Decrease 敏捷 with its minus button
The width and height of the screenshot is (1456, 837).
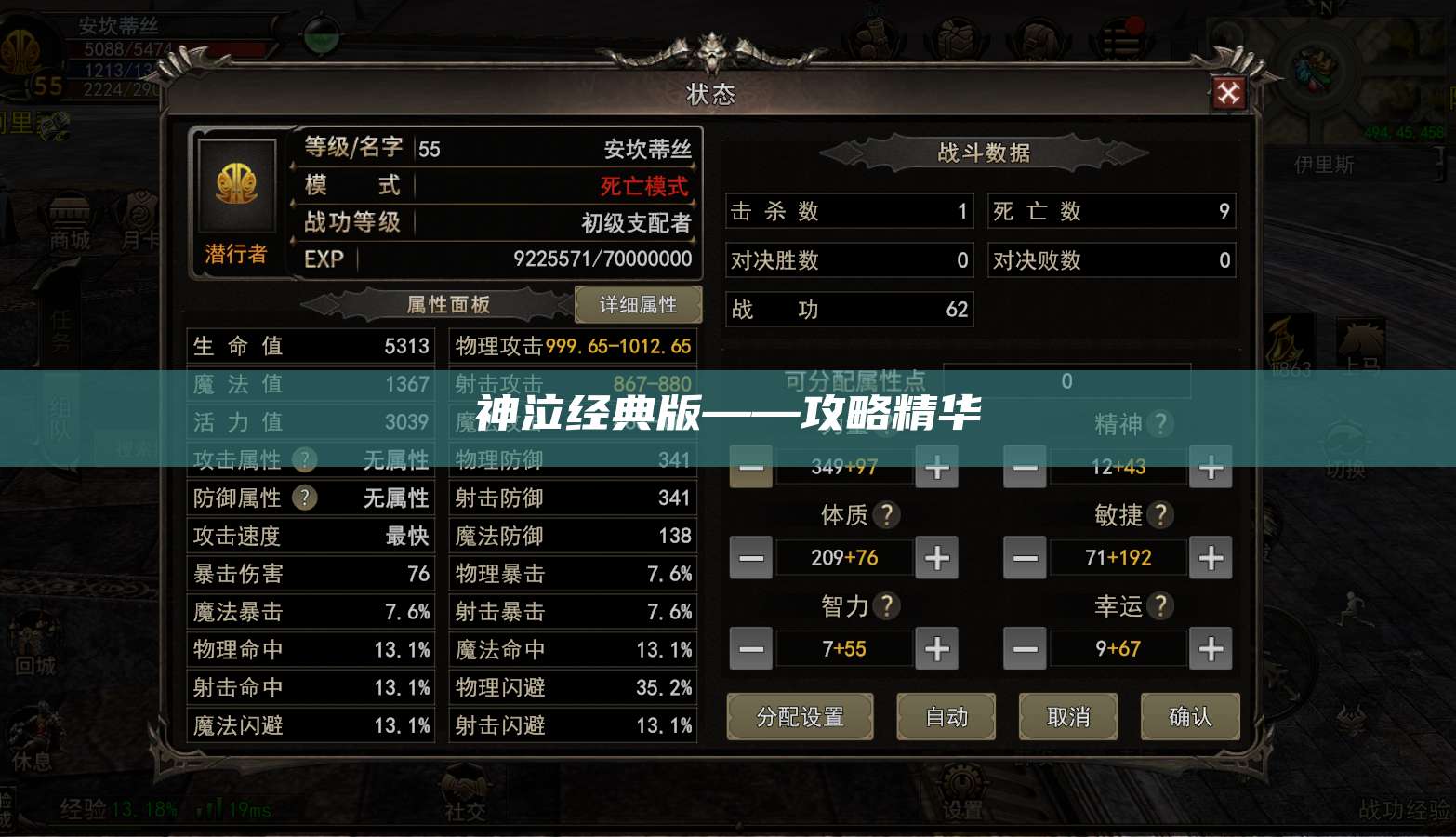[1024, 558]
